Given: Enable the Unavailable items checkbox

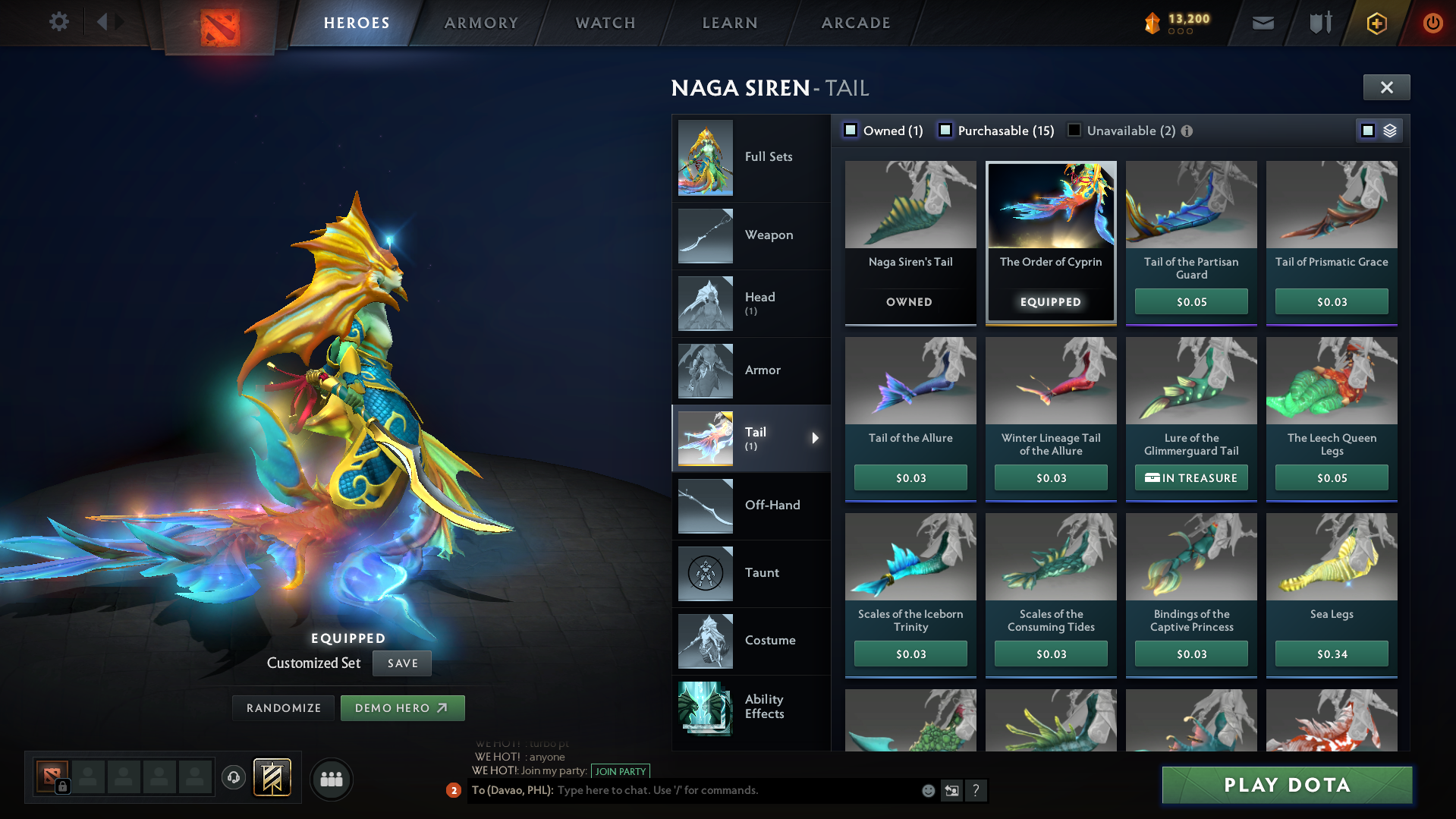Looking at the screenshot, I should 1074,130.
